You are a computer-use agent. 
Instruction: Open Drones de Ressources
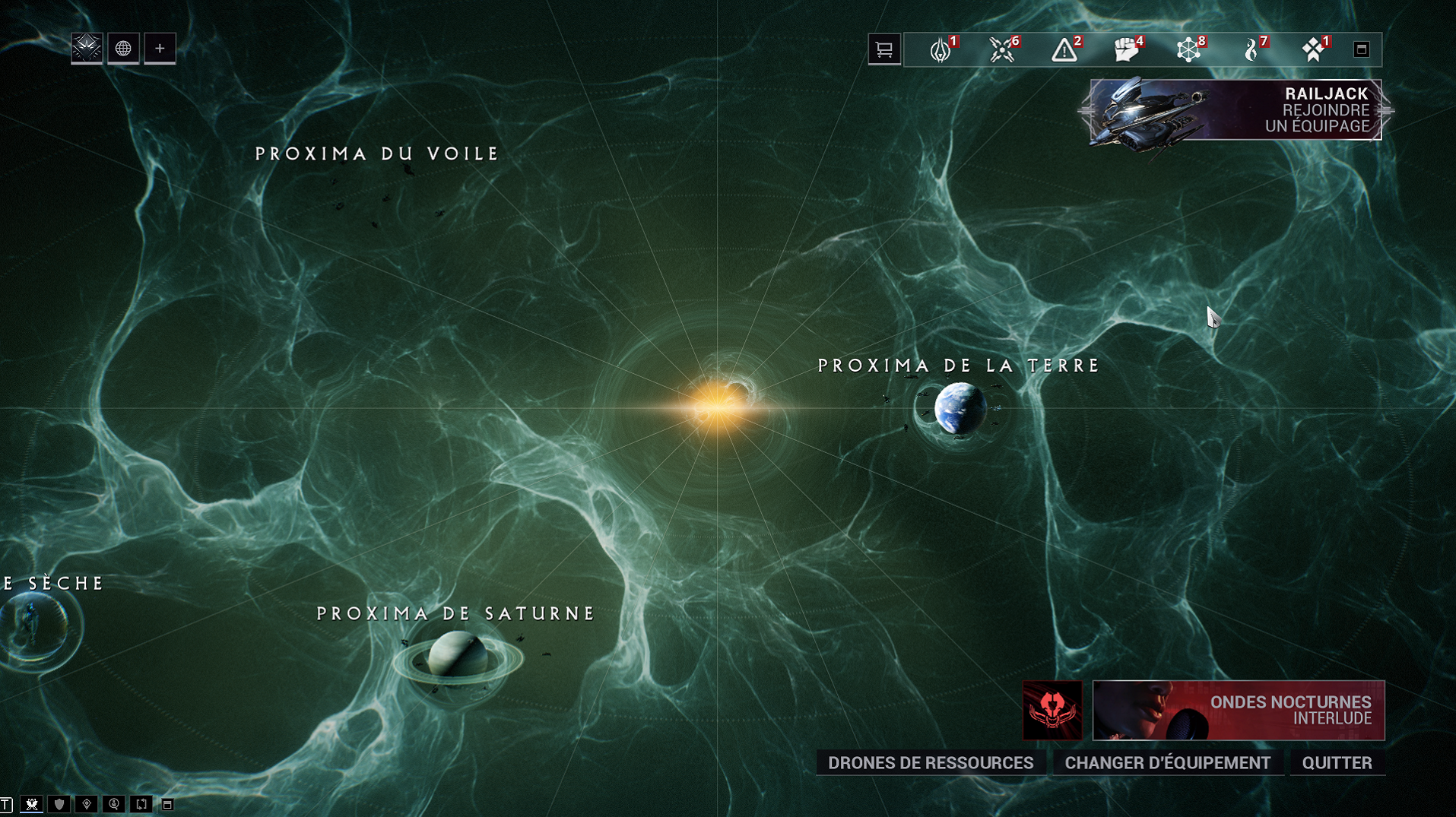(930, 762)
